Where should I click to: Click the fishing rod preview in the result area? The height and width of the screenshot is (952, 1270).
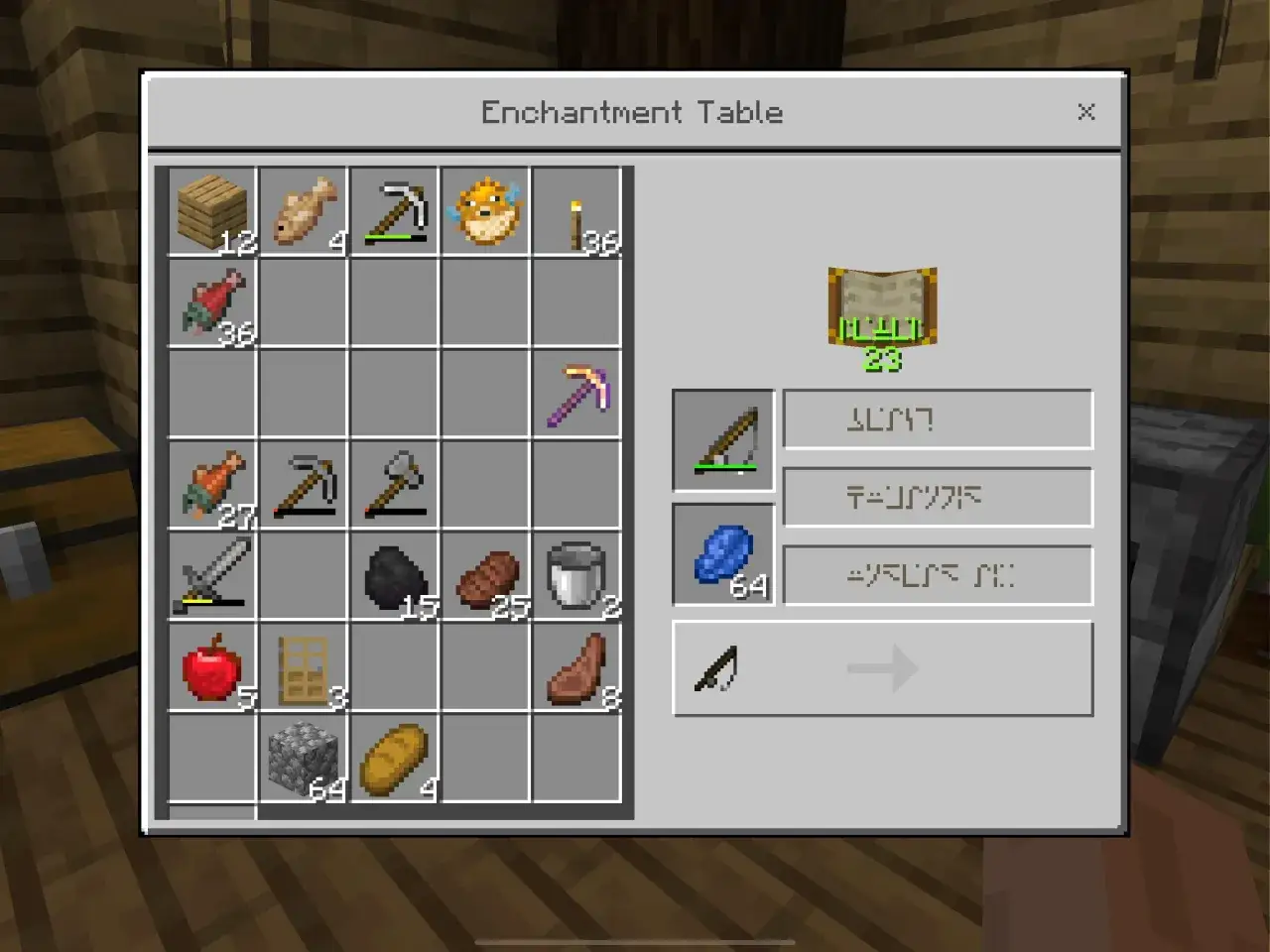(x=717, y=666)
